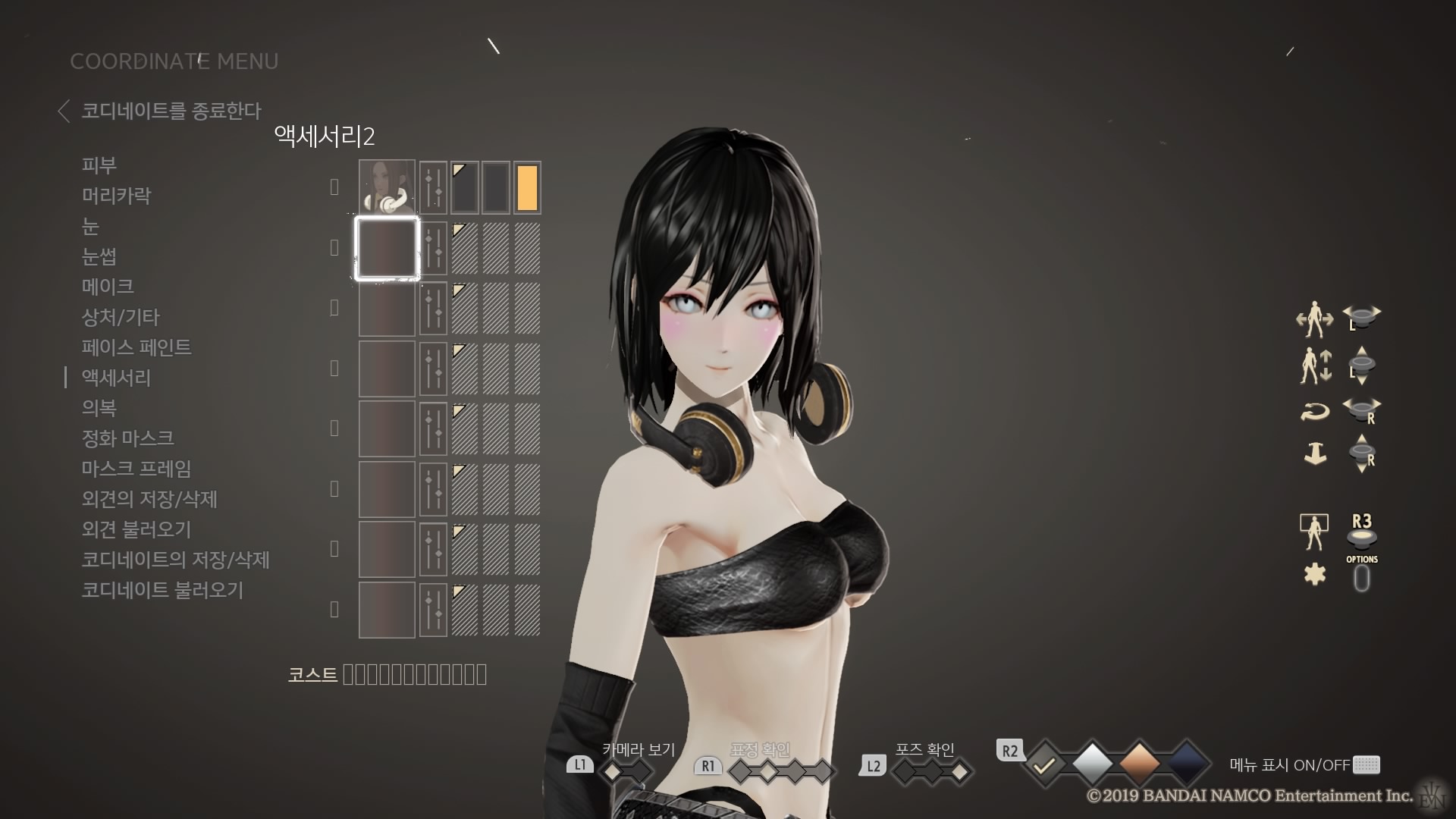Open the 눈썹 eyebrow category
1456x819 pixels.
[x=99, y=256]
